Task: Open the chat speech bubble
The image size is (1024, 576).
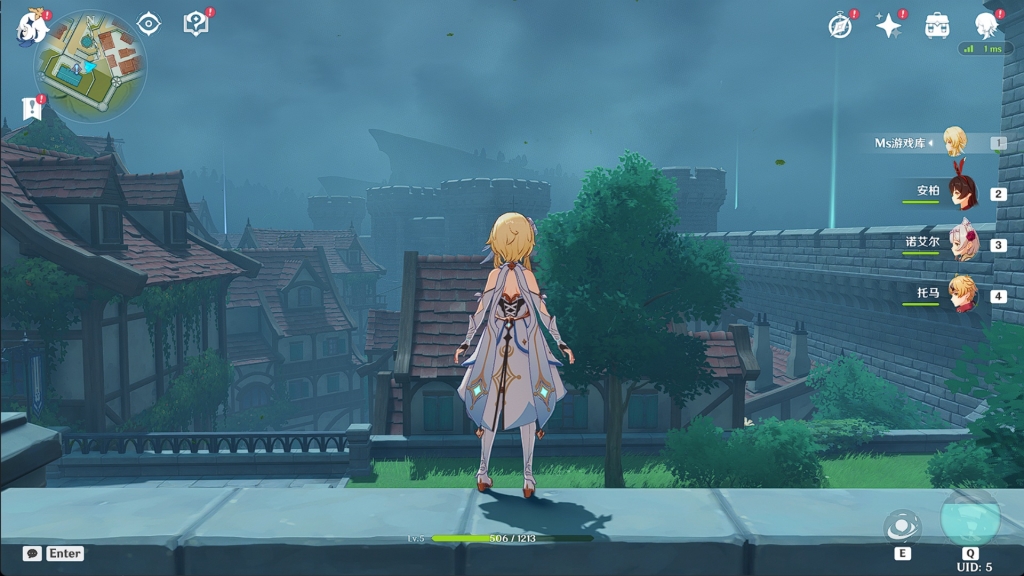Action: pos(32,553)
